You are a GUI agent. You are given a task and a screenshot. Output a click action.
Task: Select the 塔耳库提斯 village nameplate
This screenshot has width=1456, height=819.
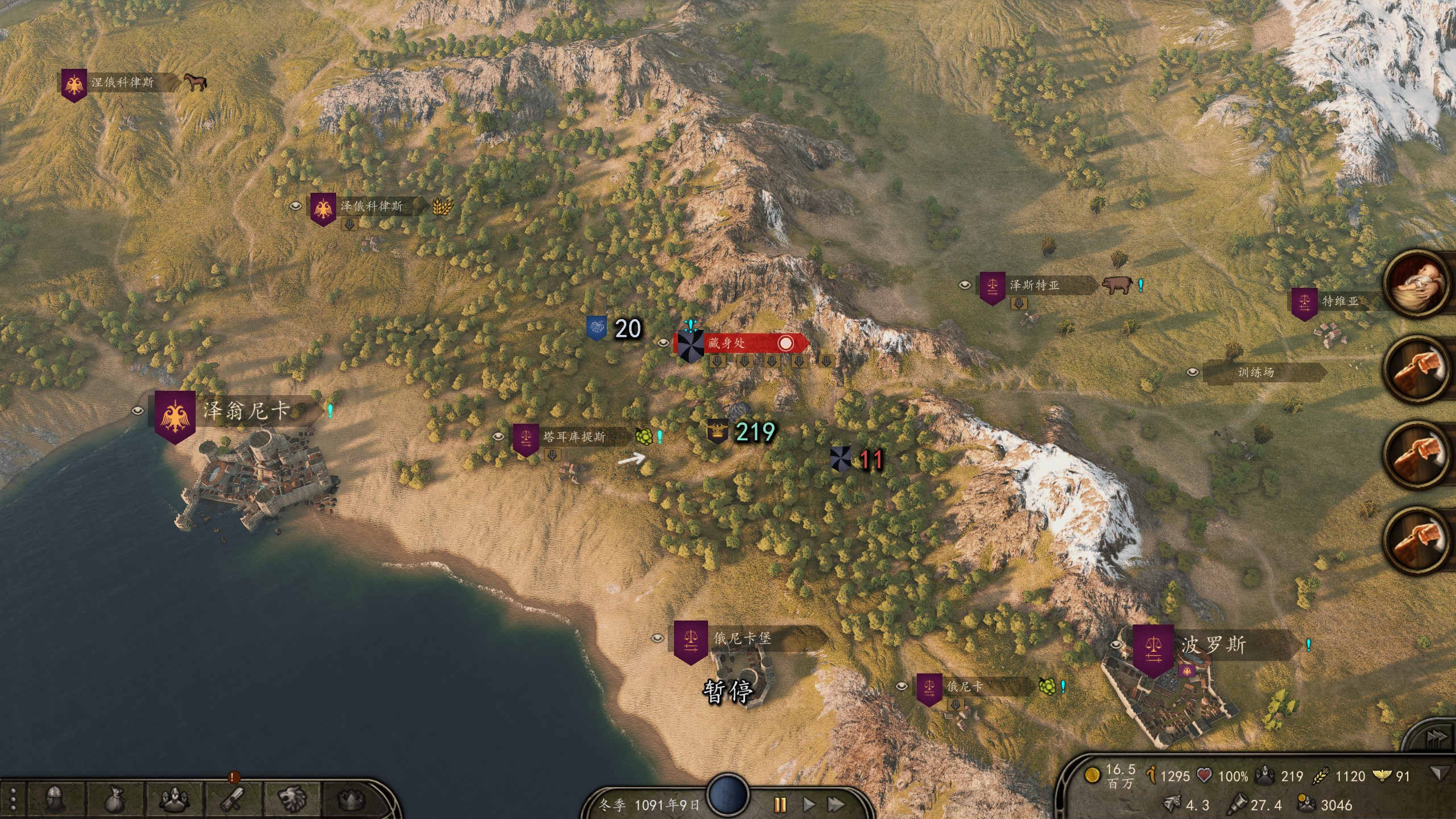pos(573,437)
